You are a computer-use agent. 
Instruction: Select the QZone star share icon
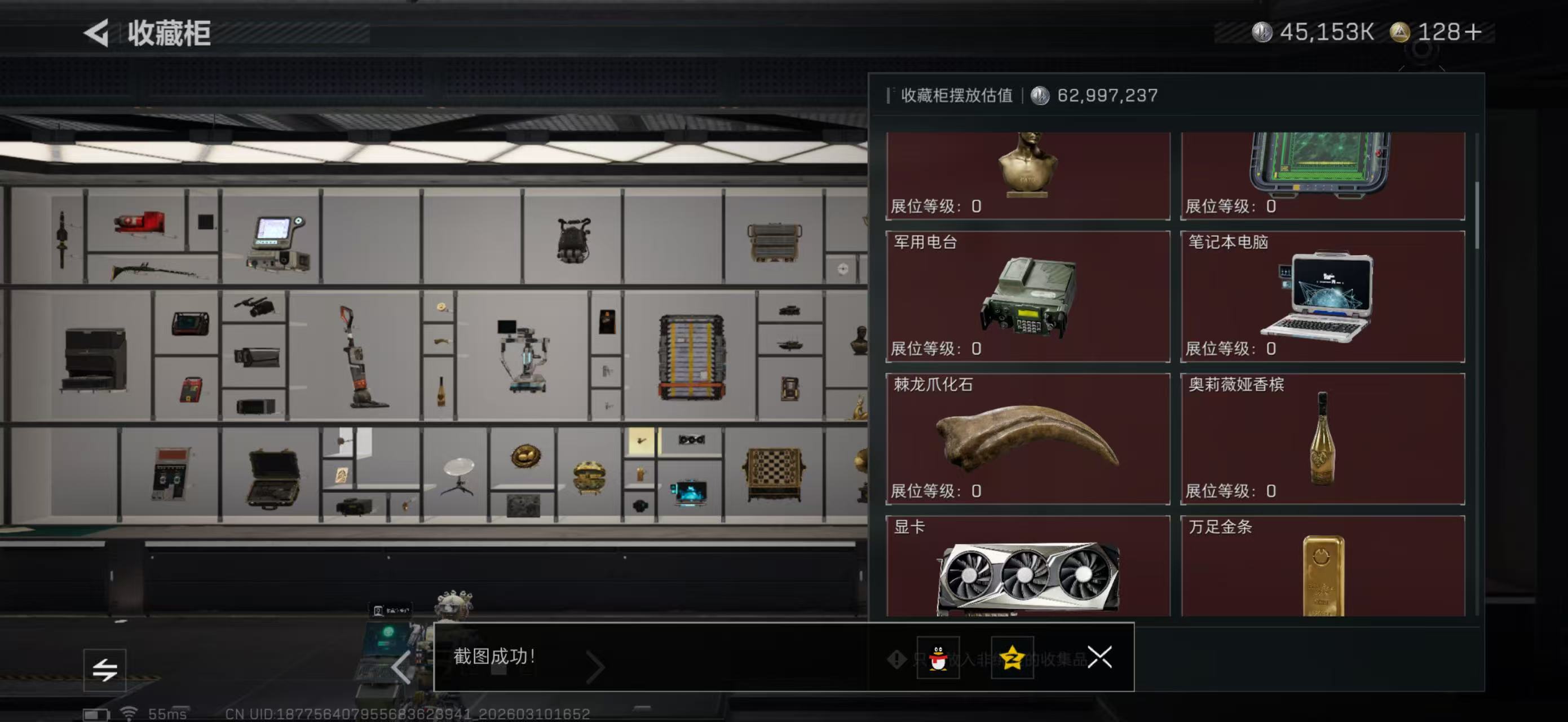tap(1014, 658)
